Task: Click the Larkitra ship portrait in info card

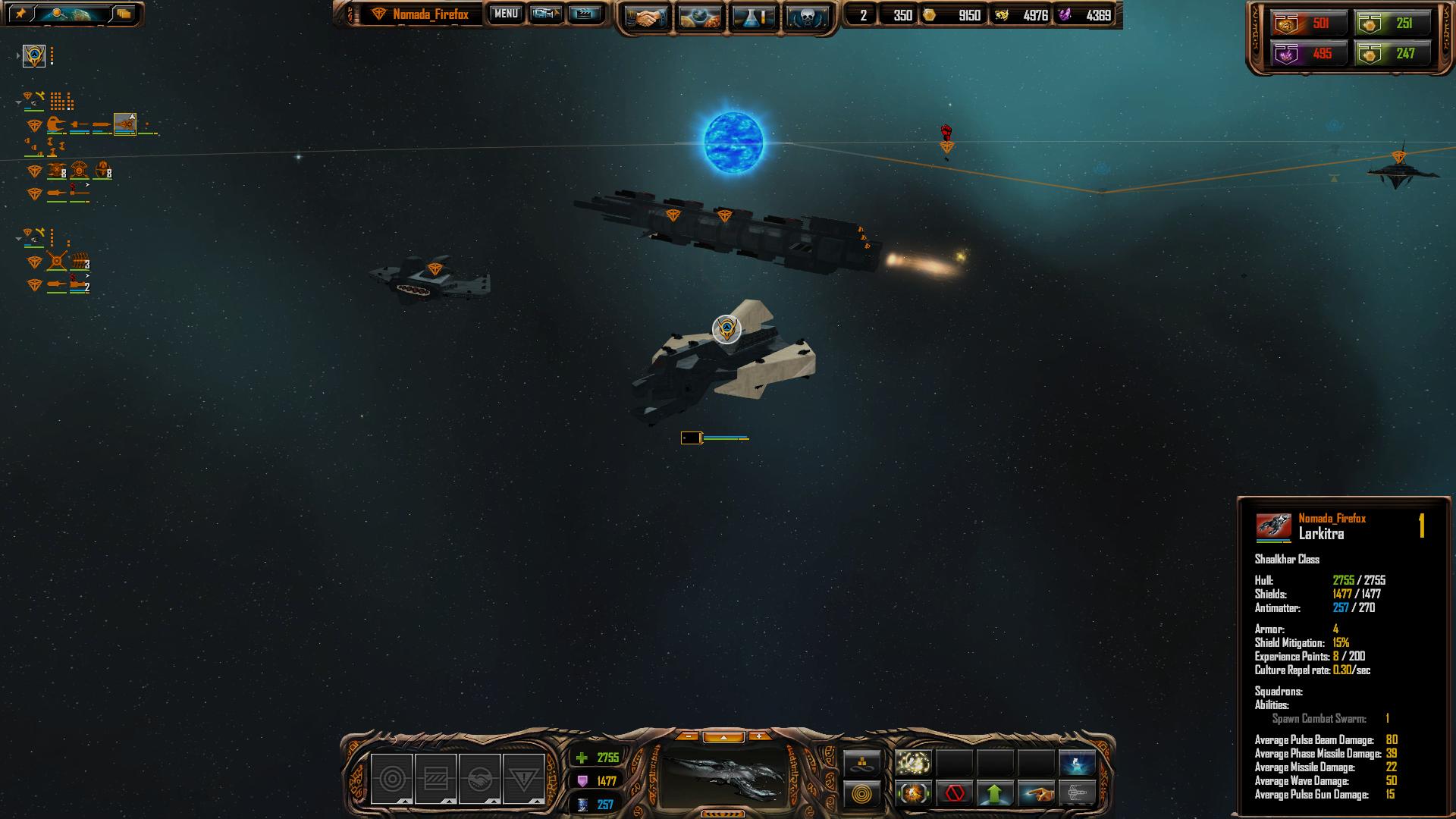Action: (1273, 526)
